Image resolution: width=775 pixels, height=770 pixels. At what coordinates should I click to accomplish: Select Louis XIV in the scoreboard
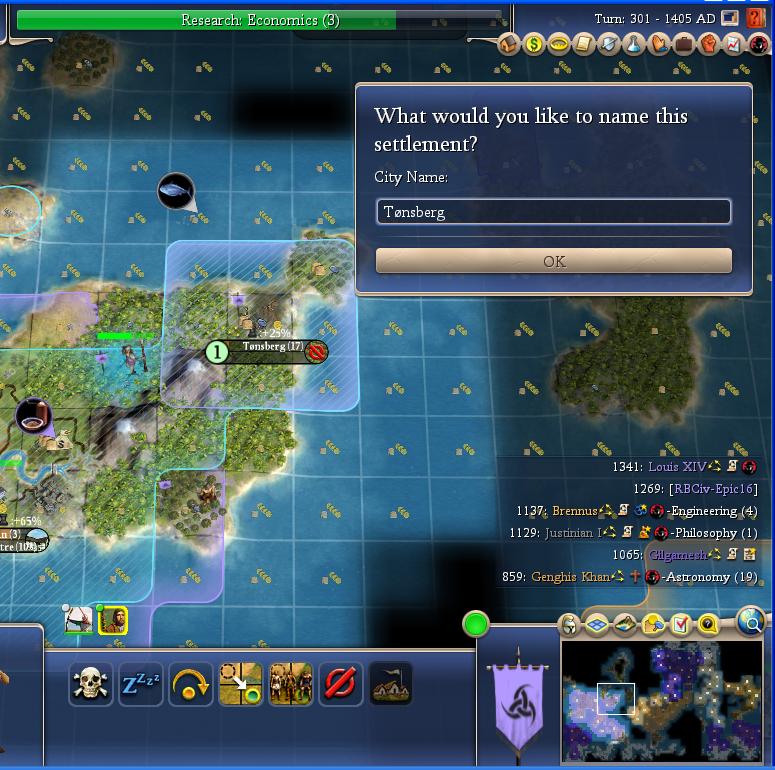click(677, 467)
